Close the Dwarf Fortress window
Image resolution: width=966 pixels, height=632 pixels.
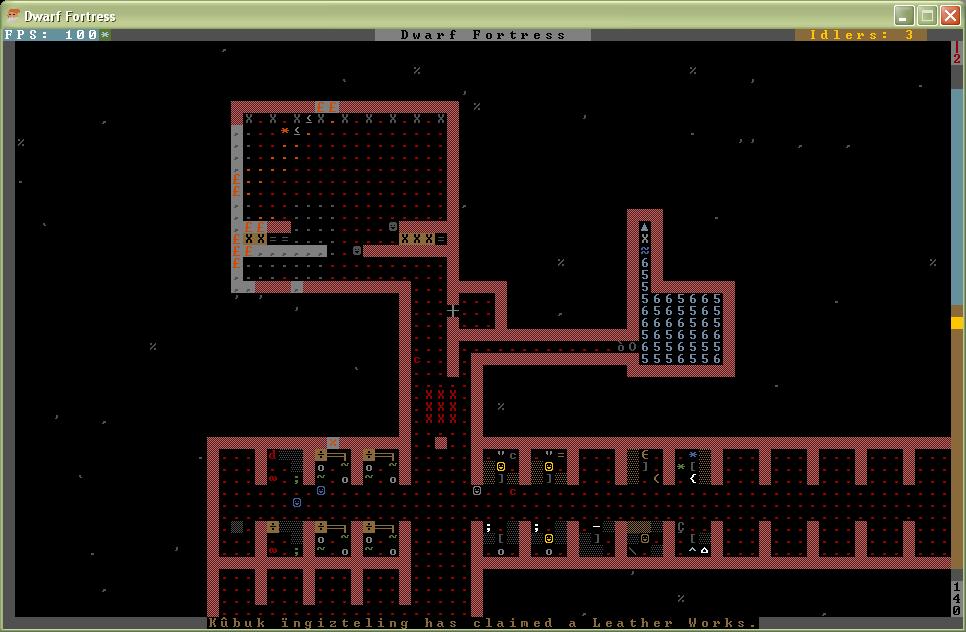(949, 15)
